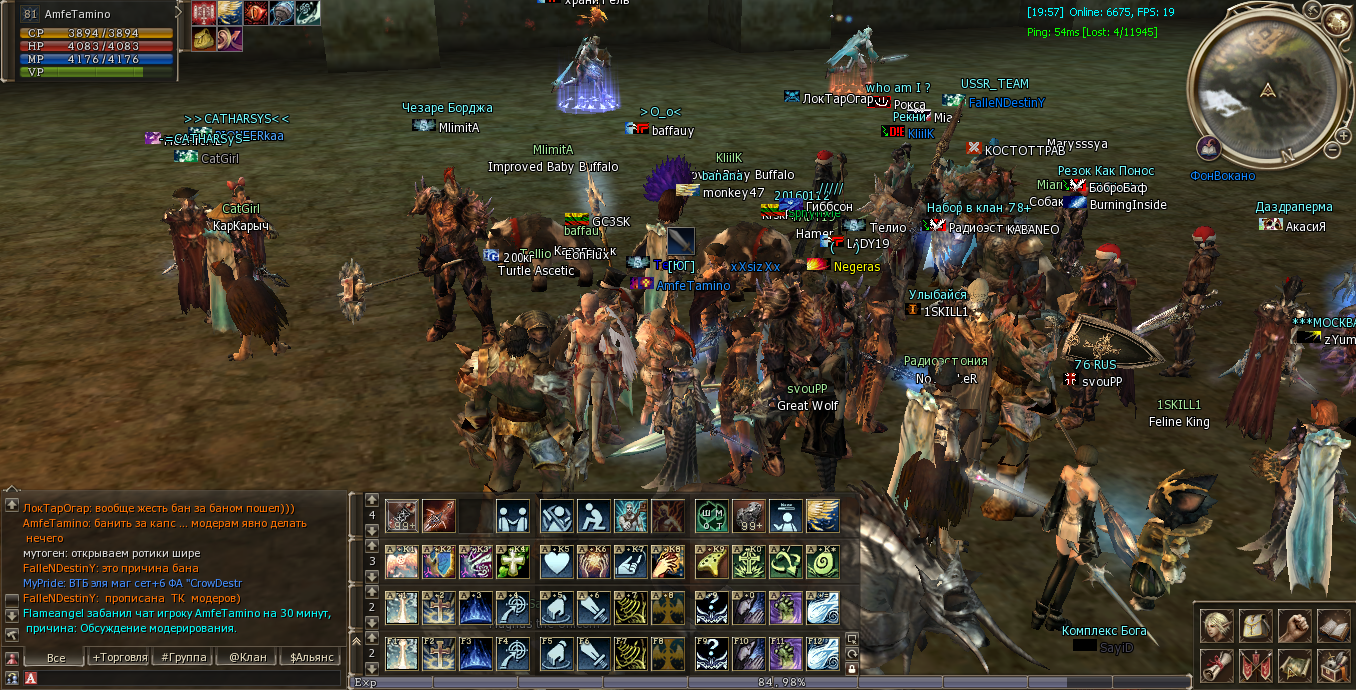Activate the K5 heart skill
The width and height of the screenshot is (1356, 690).
pos(556,562)
